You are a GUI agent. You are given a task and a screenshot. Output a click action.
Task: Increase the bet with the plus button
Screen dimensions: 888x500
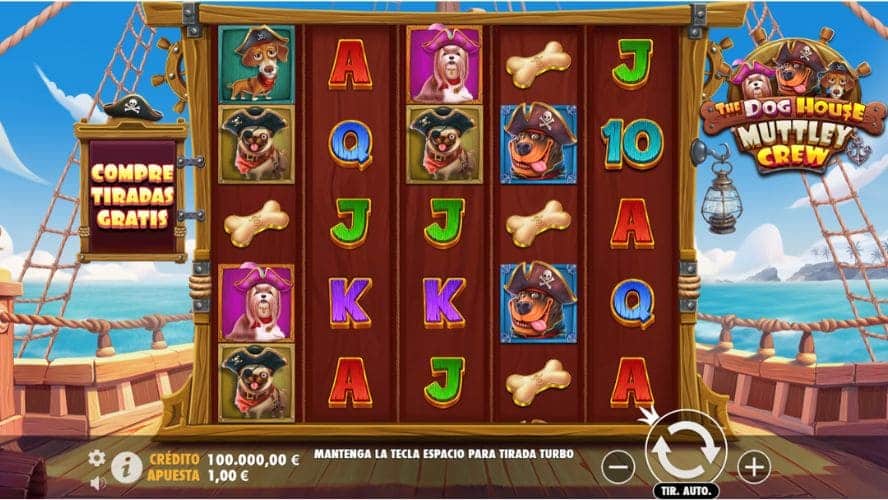753,465
